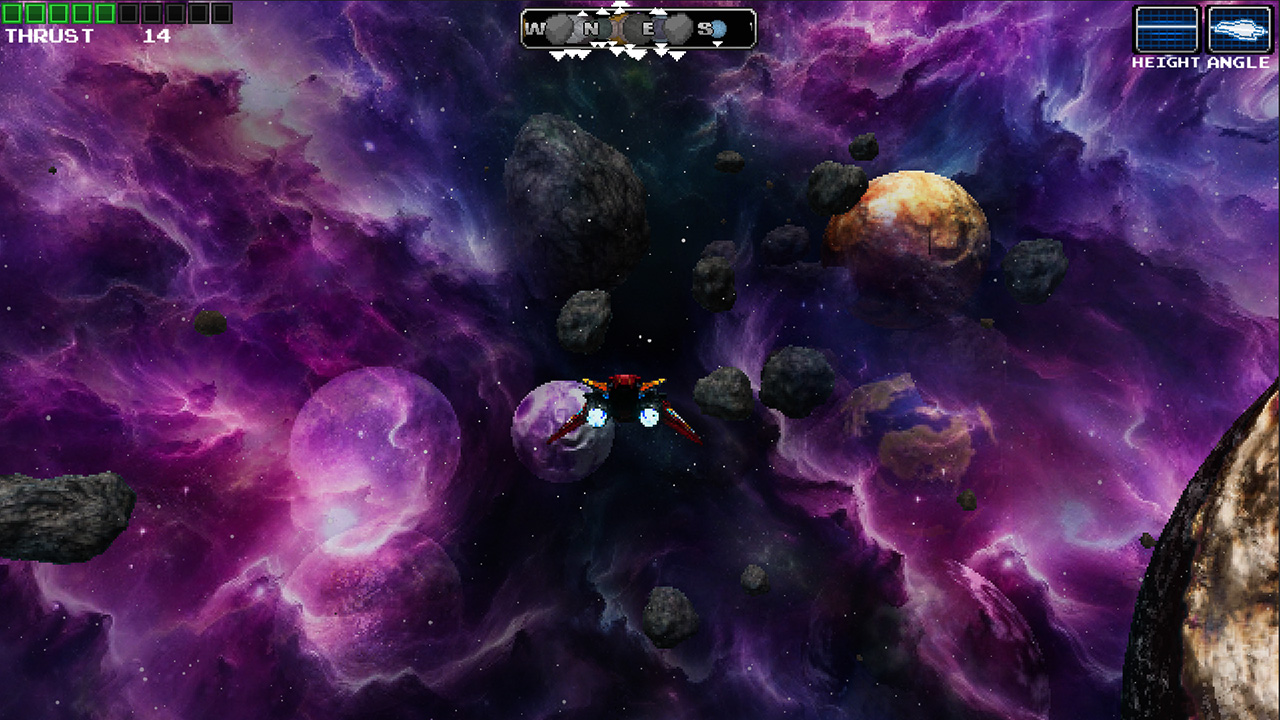Select the ANGLE ship attitude indicator

1238,30
